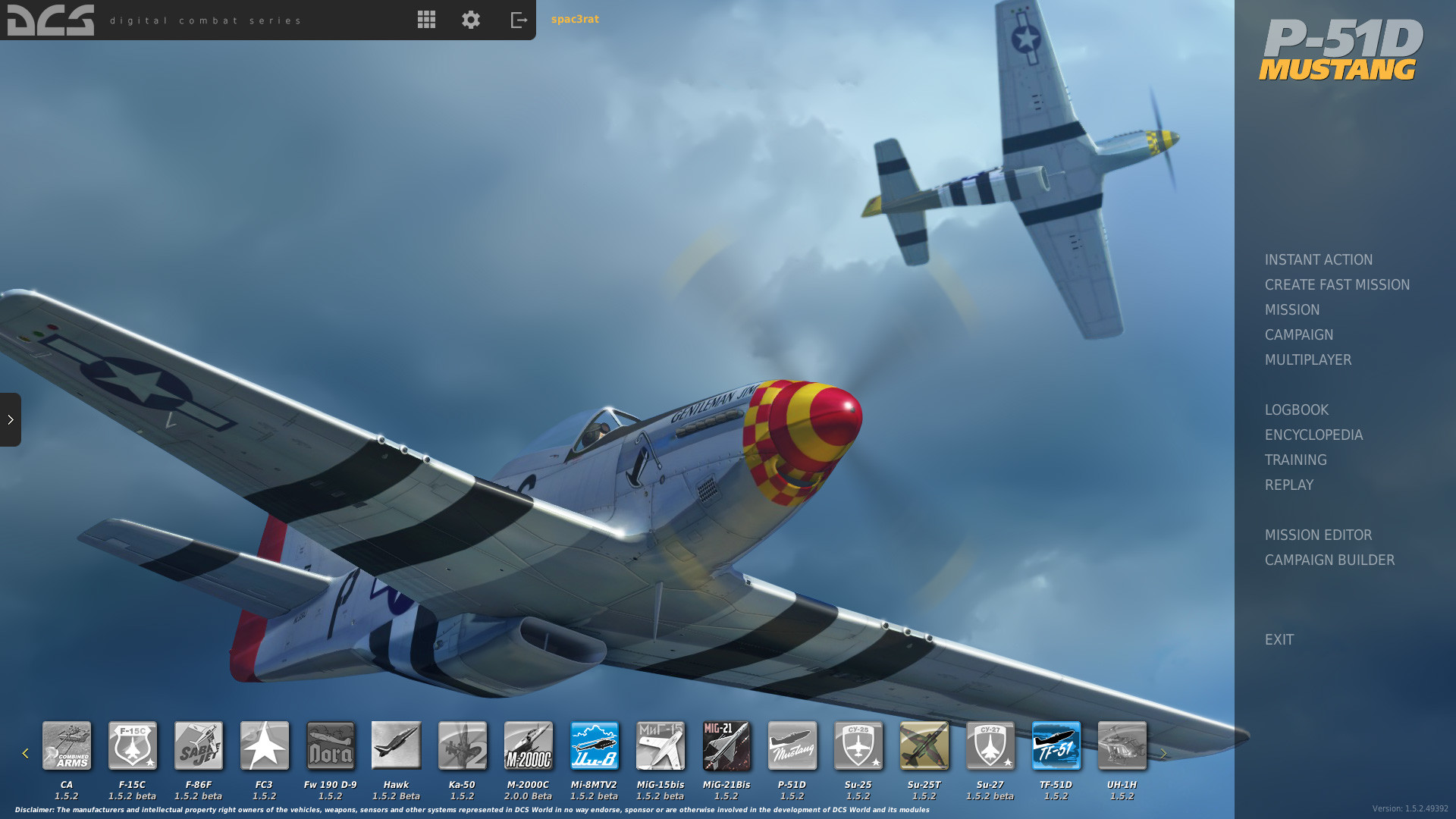1456x819 pixels.
Task: Open the module manager grid icon
Action: [426, 20]
